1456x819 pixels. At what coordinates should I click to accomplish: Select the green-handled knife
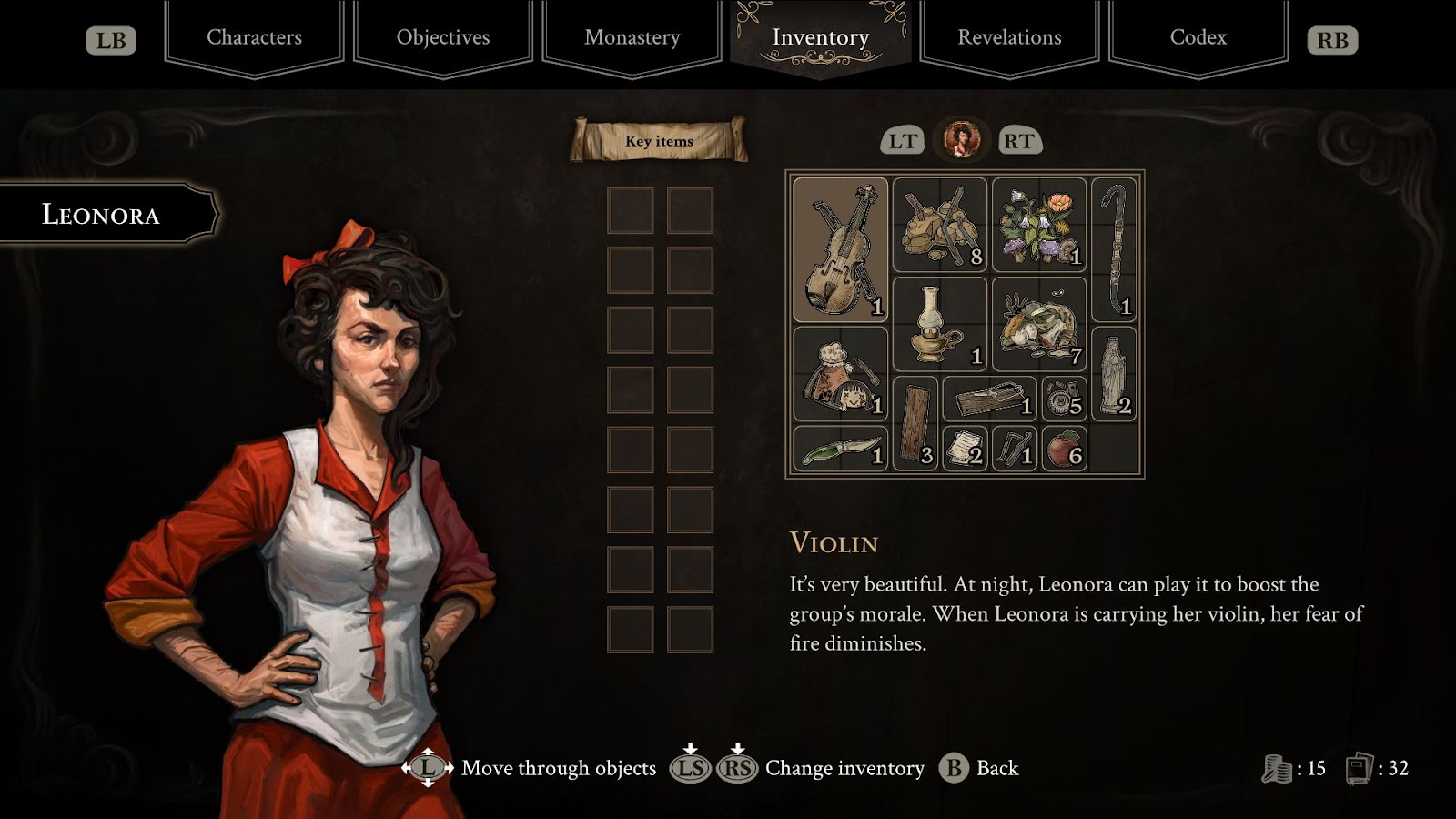point(840,449)
